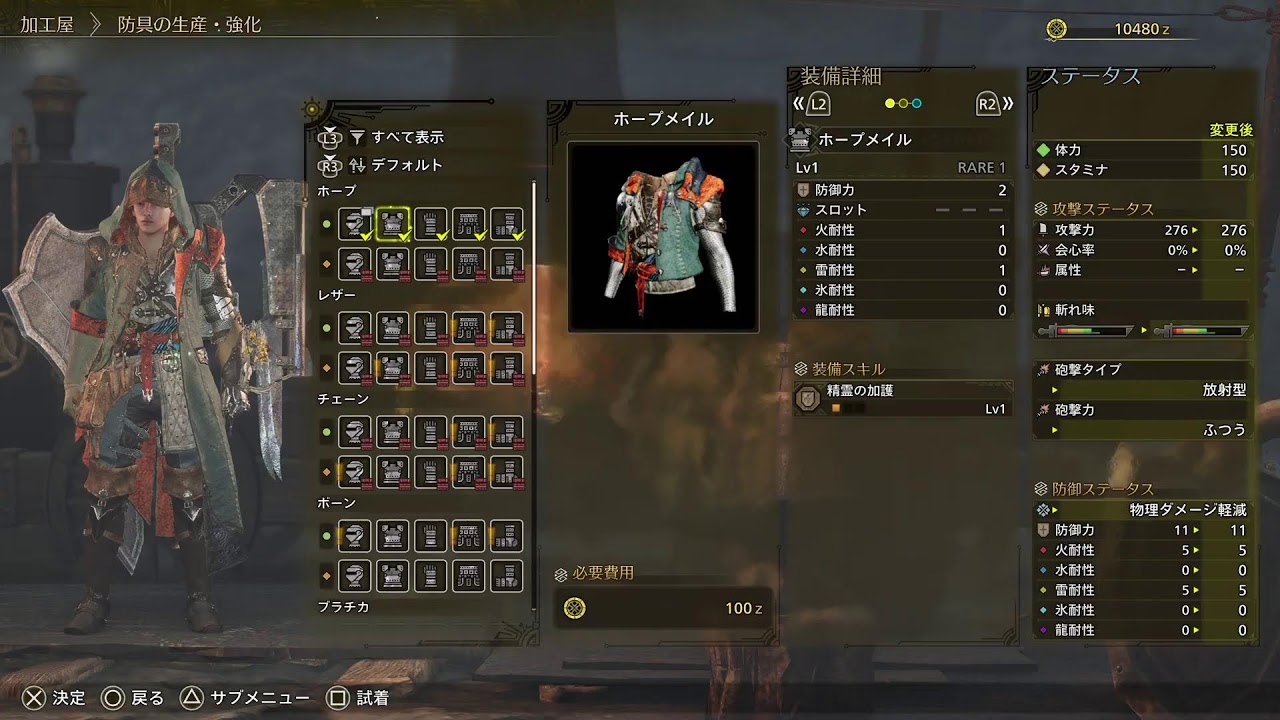The width and height of the screenshot is (1280, 720).
Task: Select the Bone arm guards in the orange-diamond row
Action: [x=430, y=576]
